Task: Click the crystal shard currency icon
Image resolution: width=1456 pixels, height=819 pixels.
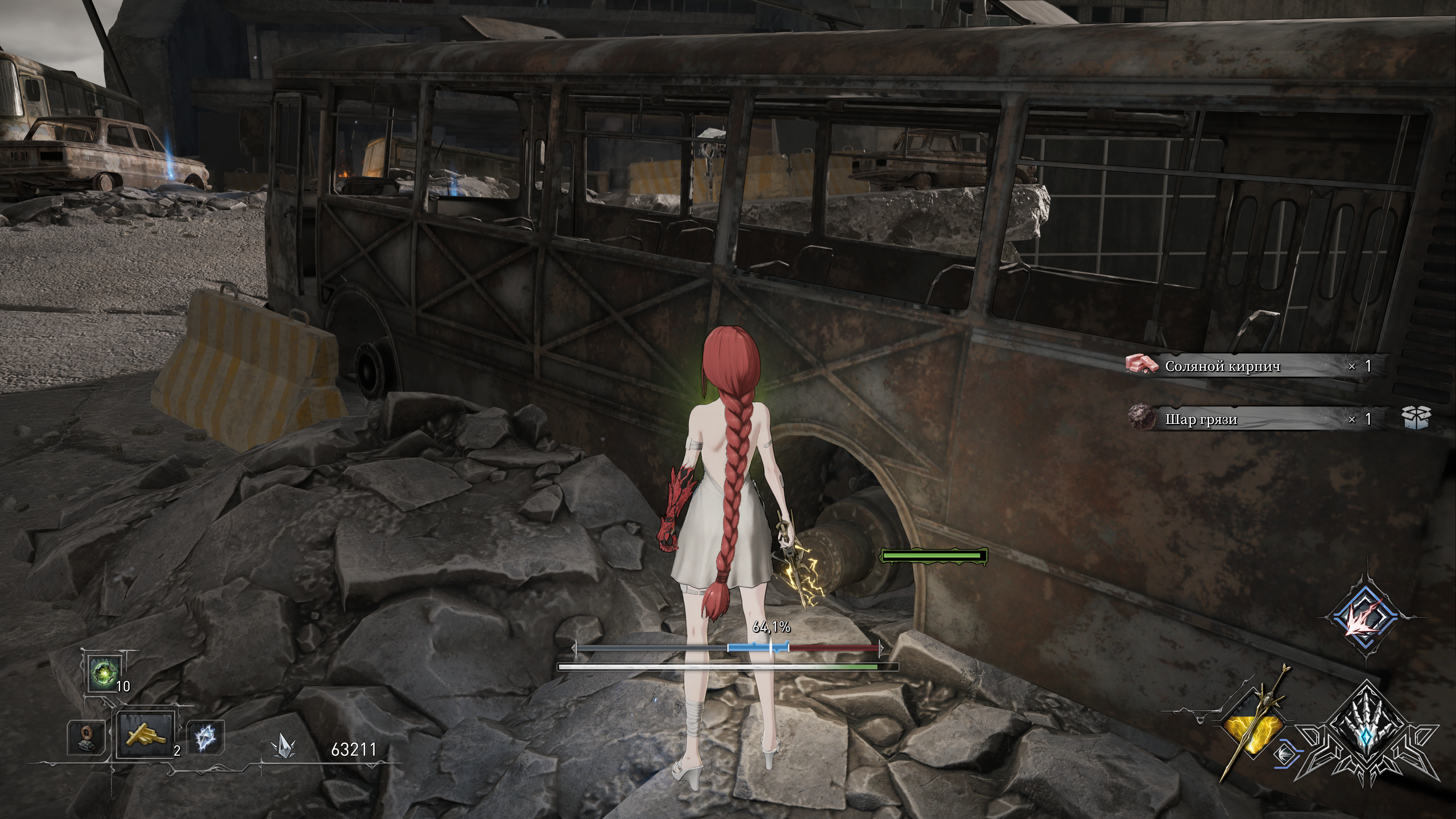Action: point(282,747)
